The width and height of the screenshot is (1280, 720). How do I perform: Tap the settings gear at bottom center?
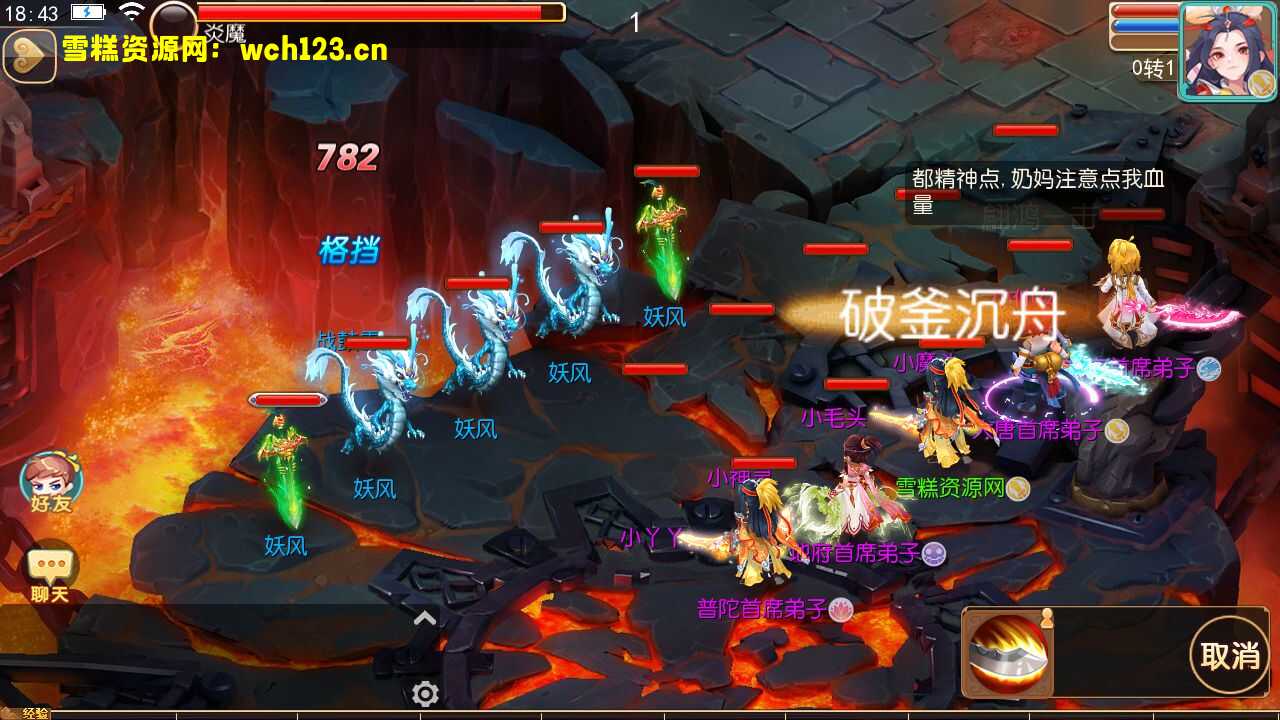(426, 691)
